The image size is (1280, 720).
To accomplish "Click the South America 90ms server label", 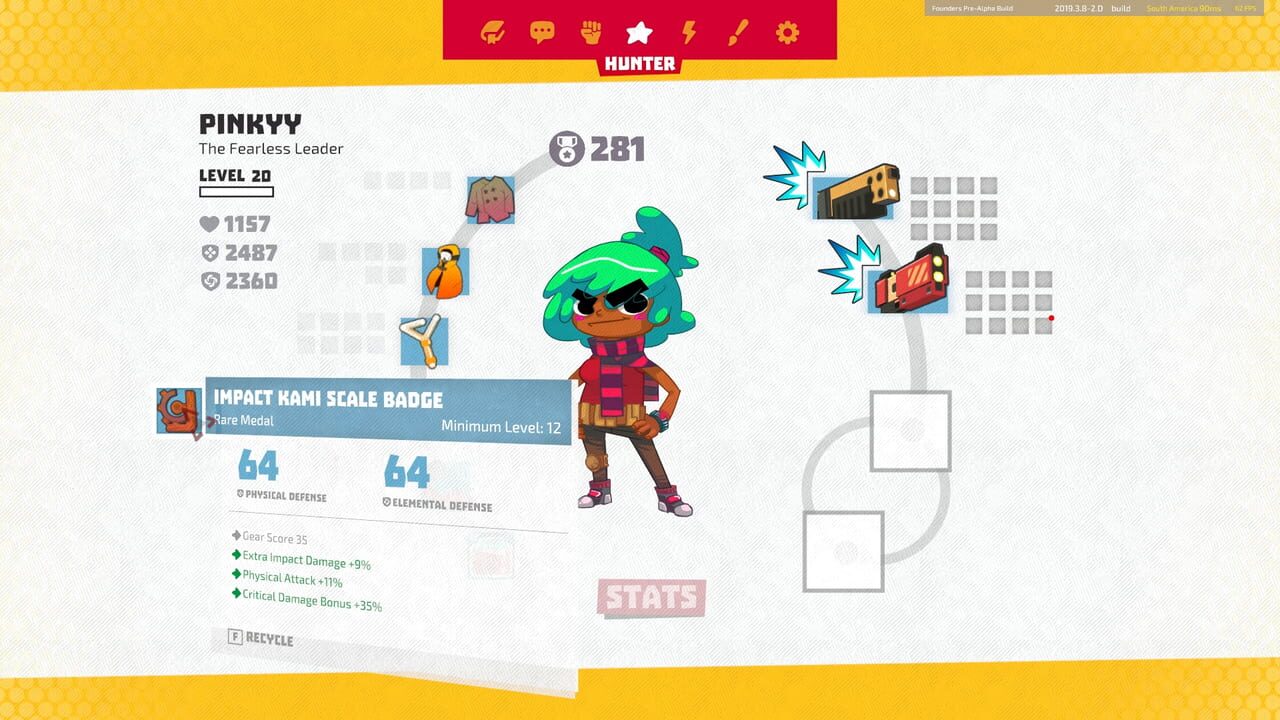I will click(x=1182, y=7).
